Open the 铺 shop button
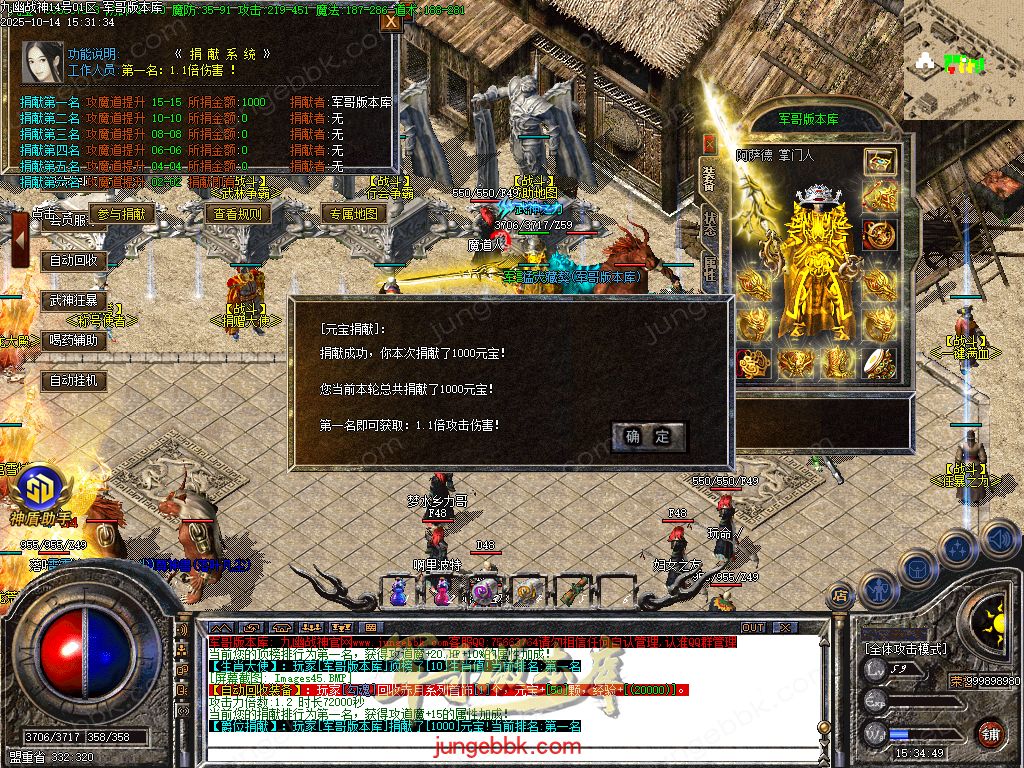The height and width of the screenshot is (768, 1024). [990, 732]
